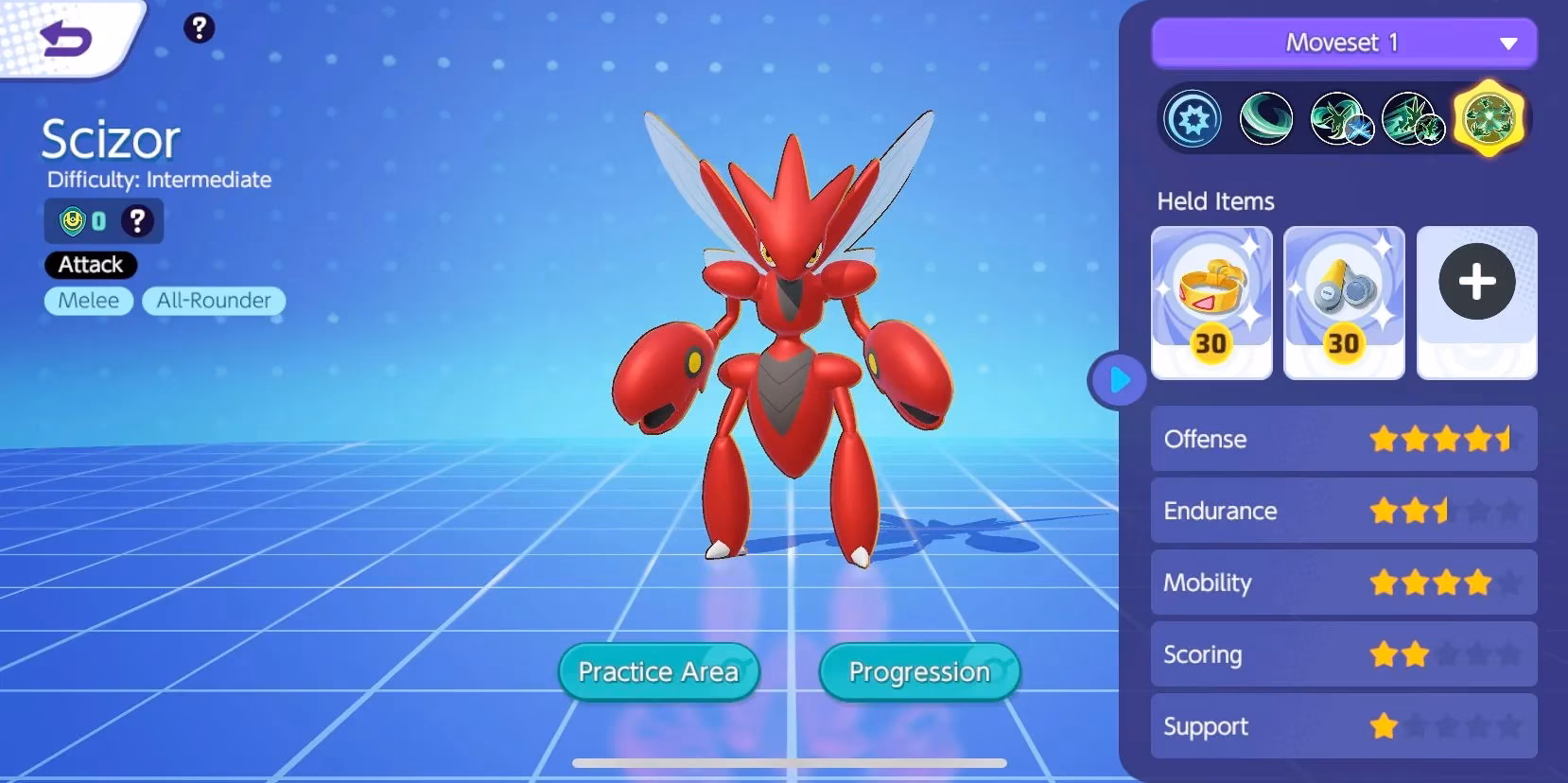Open the Progression screen
The width and height of the screenshot is (1568, 783).
pos(918,671)
